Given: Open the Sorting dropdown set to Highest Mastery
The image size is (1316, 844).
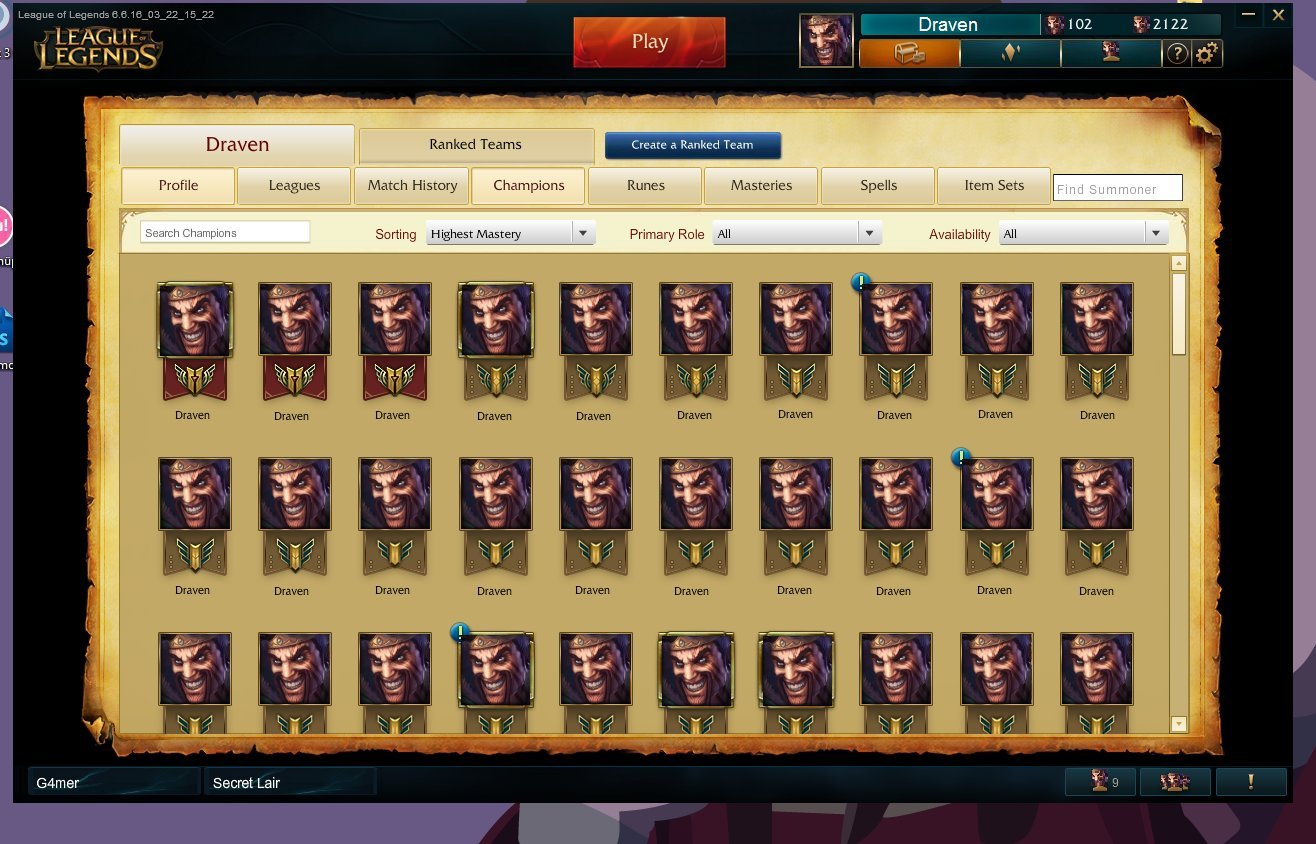Looking at the screenshot, I should (x=510, y=232).
